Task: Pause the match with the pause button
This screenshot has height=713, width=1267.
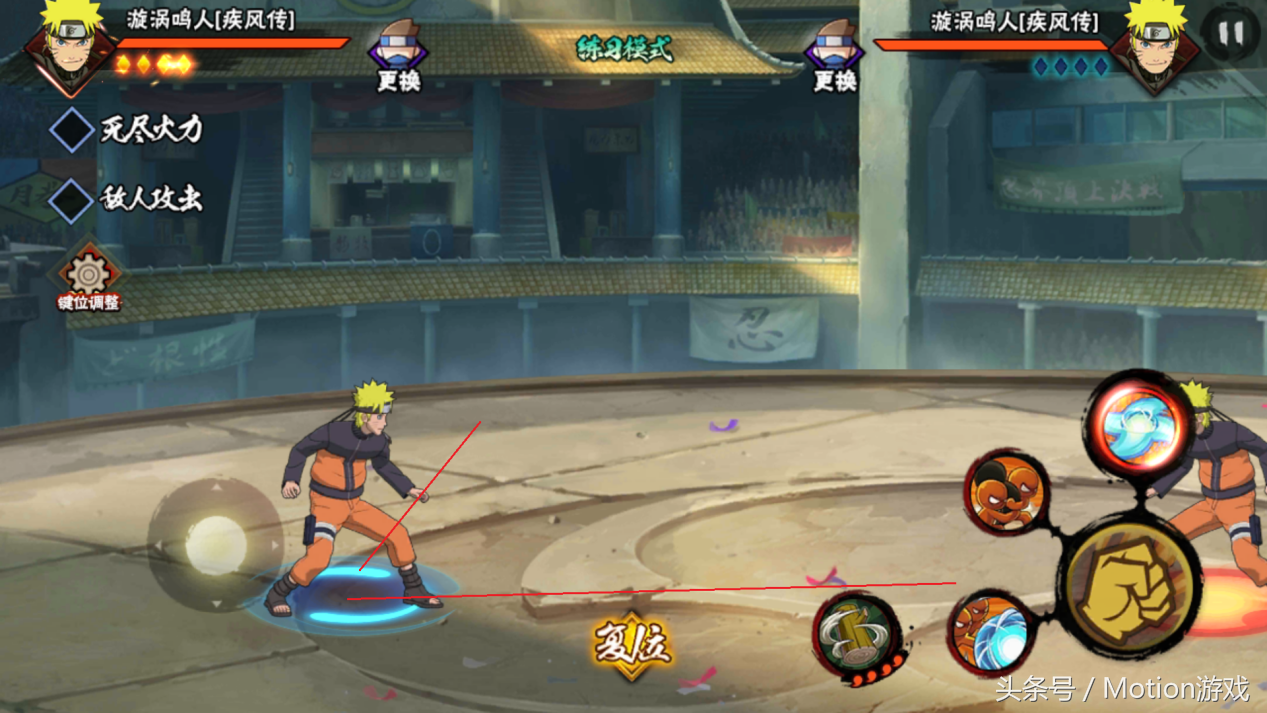Action: 1229,33
